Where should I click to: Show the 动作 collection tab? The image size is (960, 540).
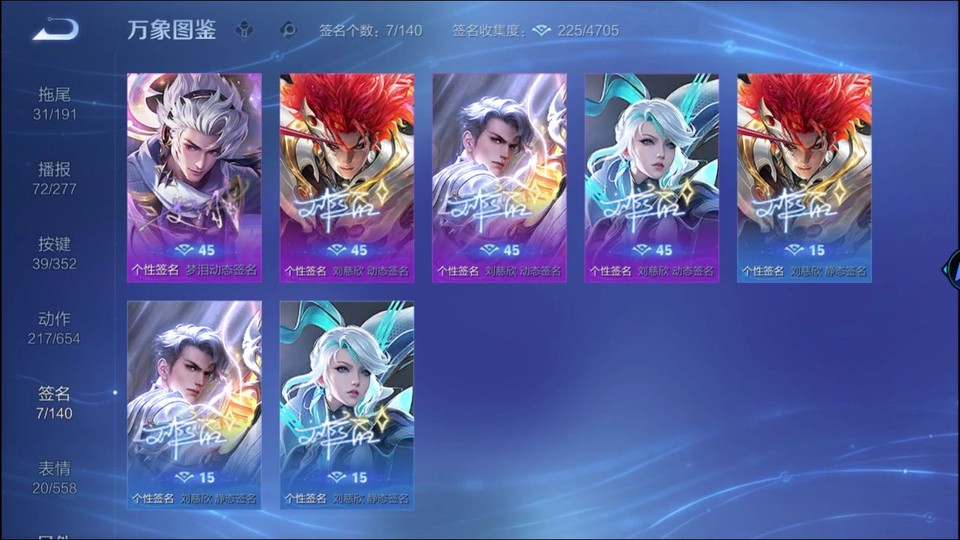click(x=55, y=327)
